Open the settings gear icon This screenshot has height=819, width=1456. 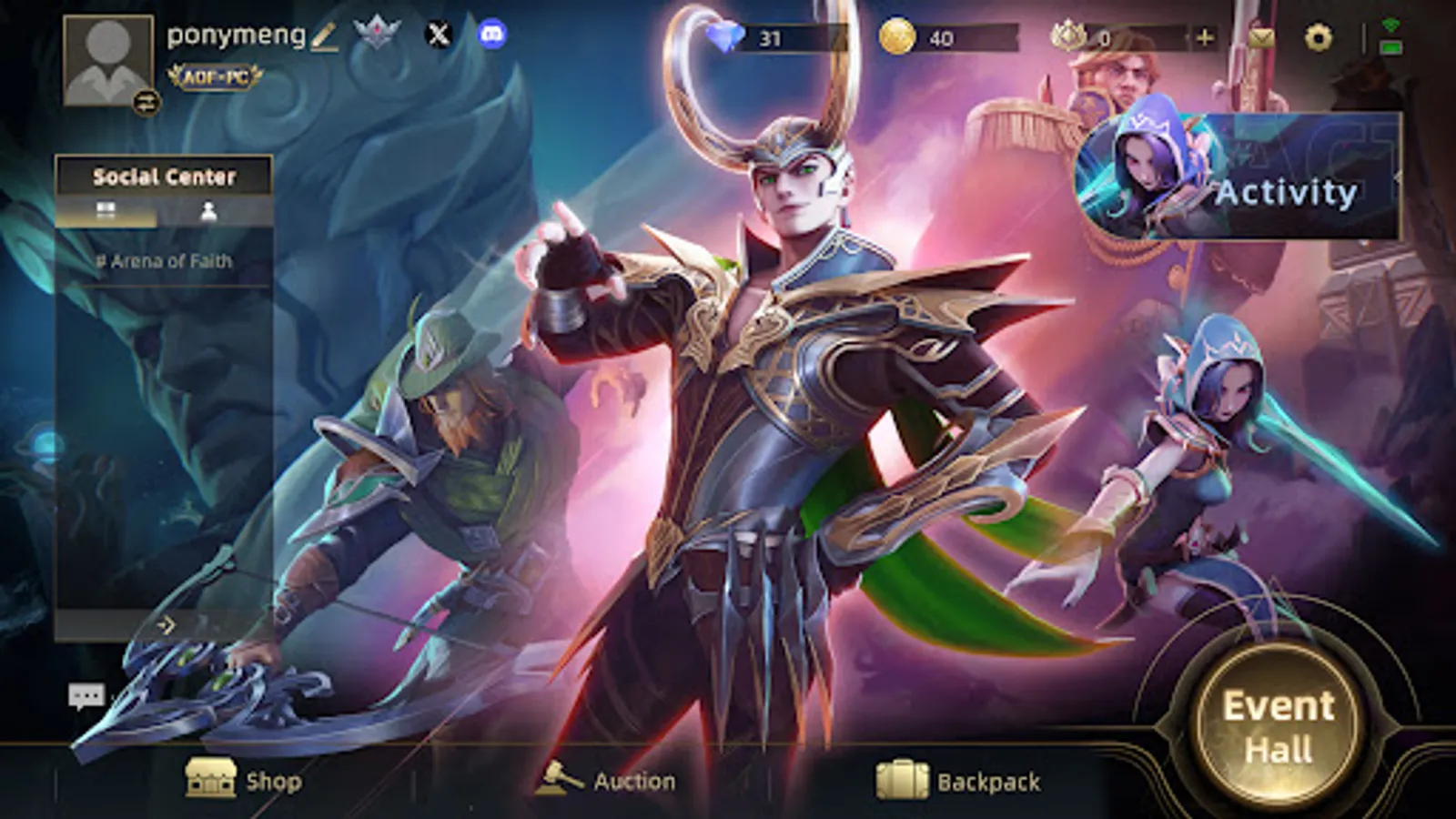point(1319,36)
